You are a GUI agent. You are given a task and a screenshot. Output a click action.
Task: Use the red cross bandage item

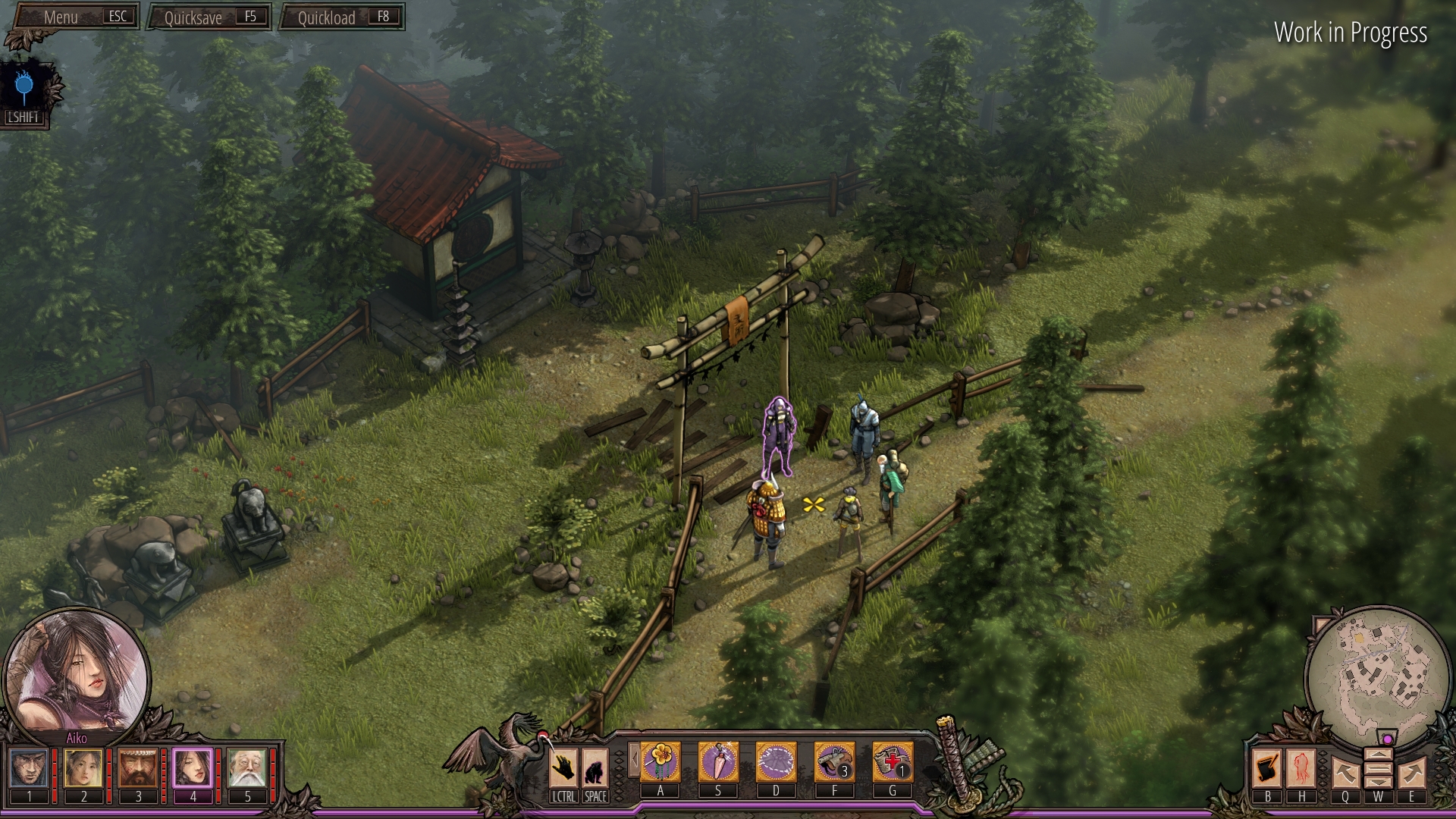pyautogui.click(x=892, y=761)
